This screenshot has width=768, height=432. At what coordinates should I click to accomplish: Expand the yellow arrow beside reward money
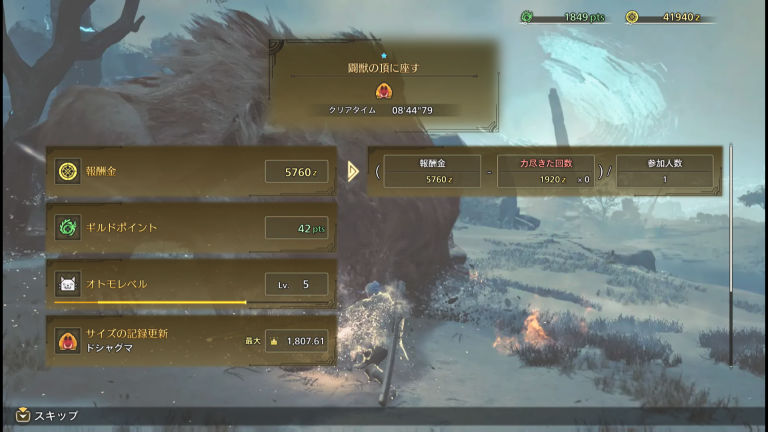(x=353, y=171)
